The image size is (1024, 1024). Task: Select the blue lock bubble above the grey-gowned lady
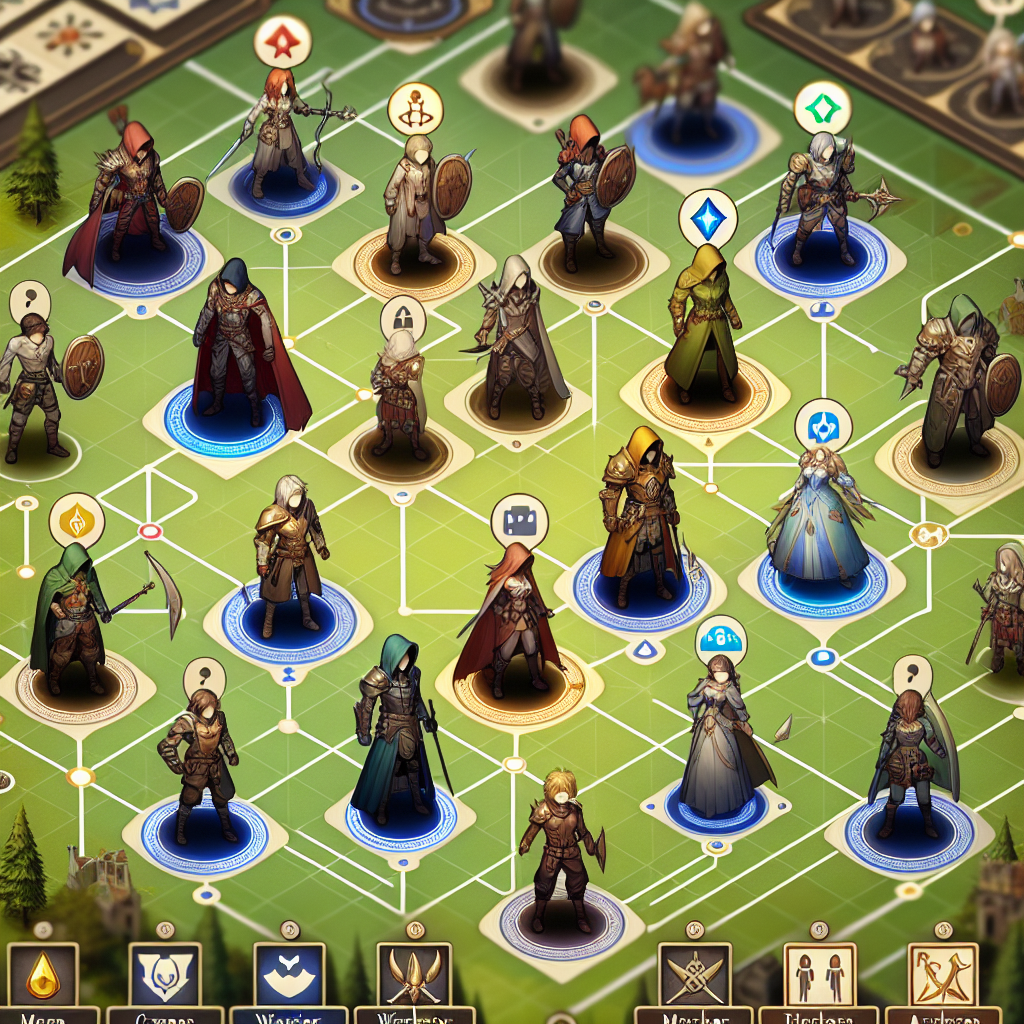pos(722,637)
